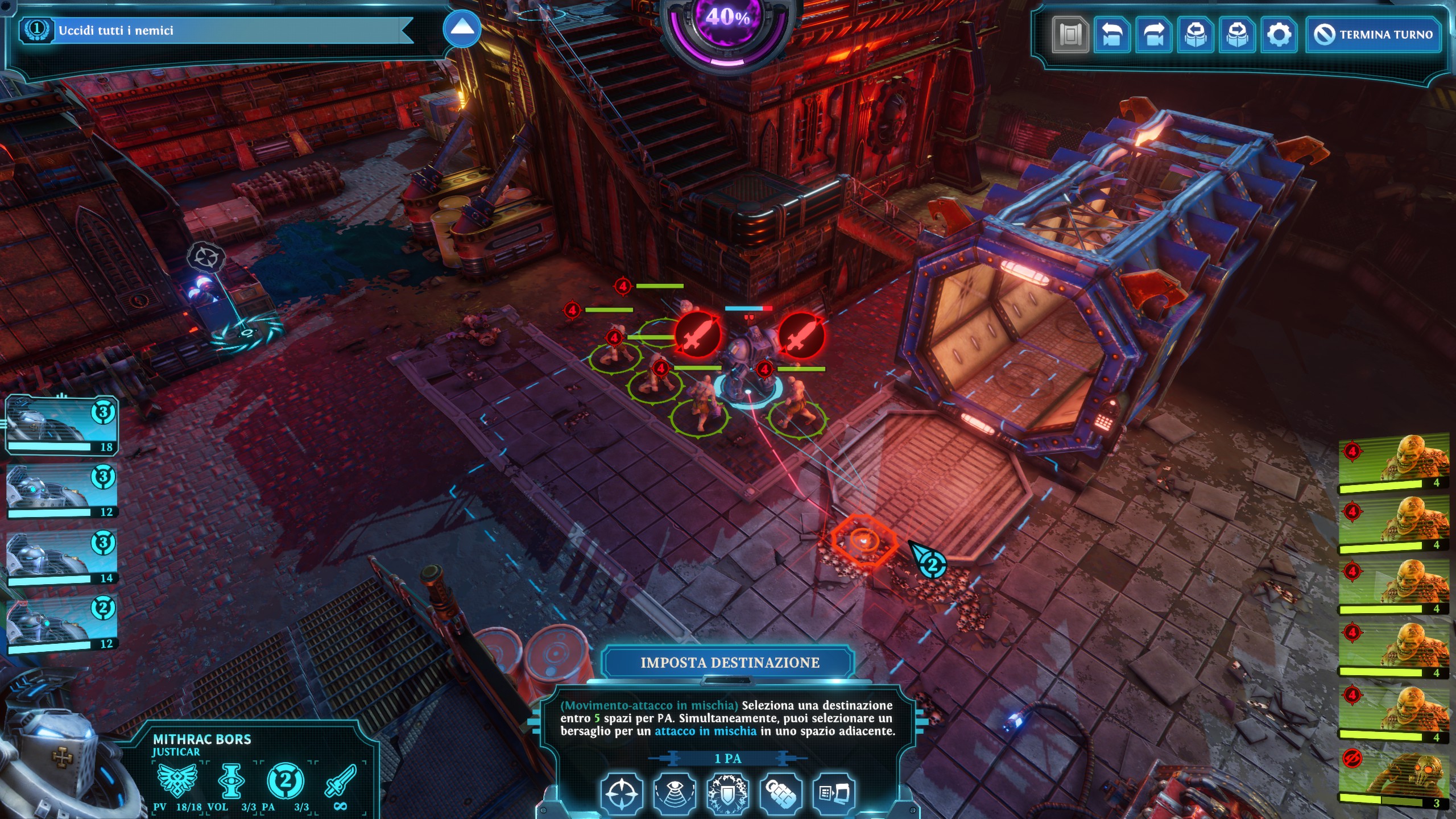This screenshot has width=1456, height=819.
Task: Activate the crosshair aim ability
Action: [622, 792]
